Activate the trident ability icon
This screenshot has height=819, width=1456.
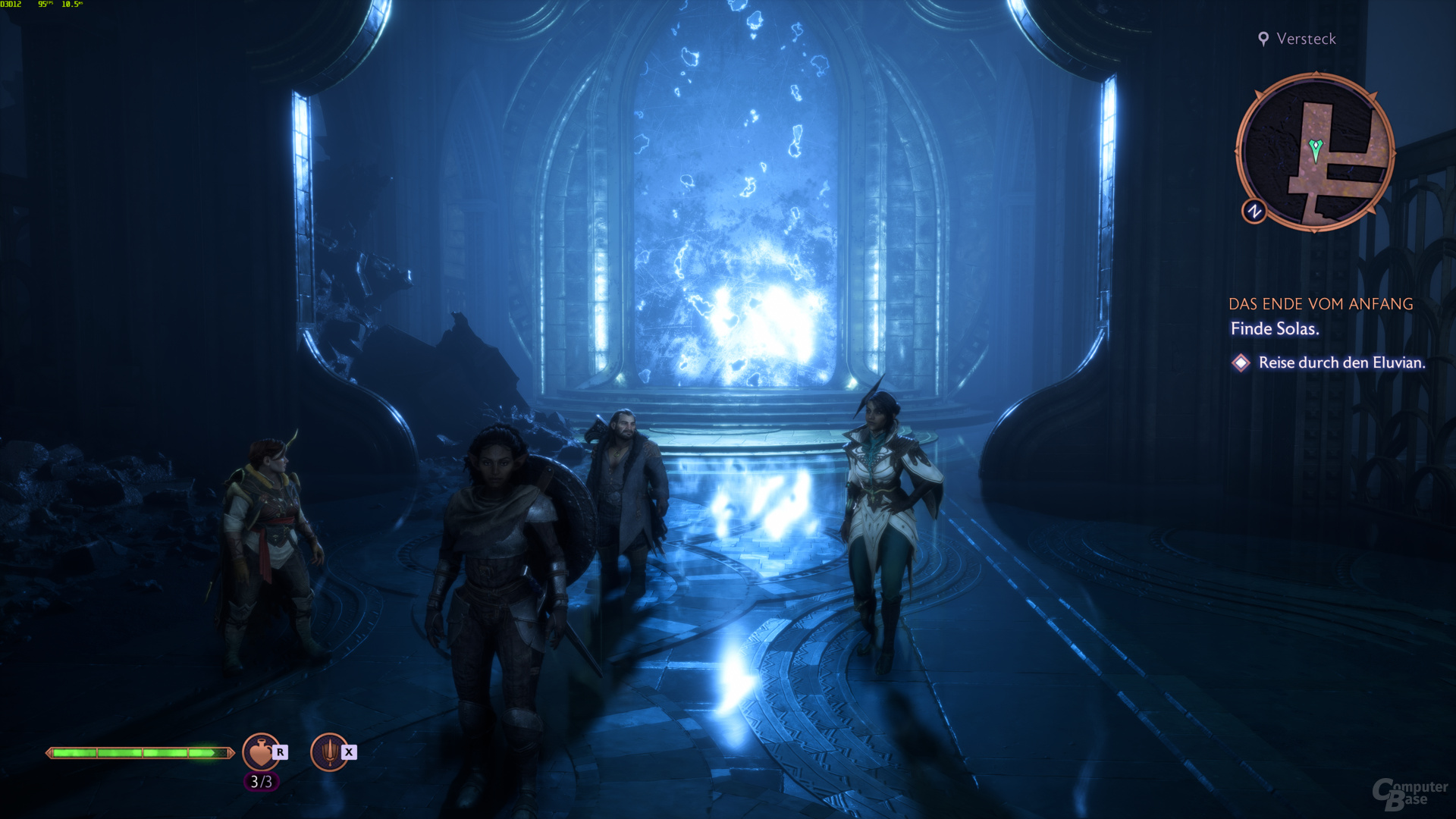329,752
